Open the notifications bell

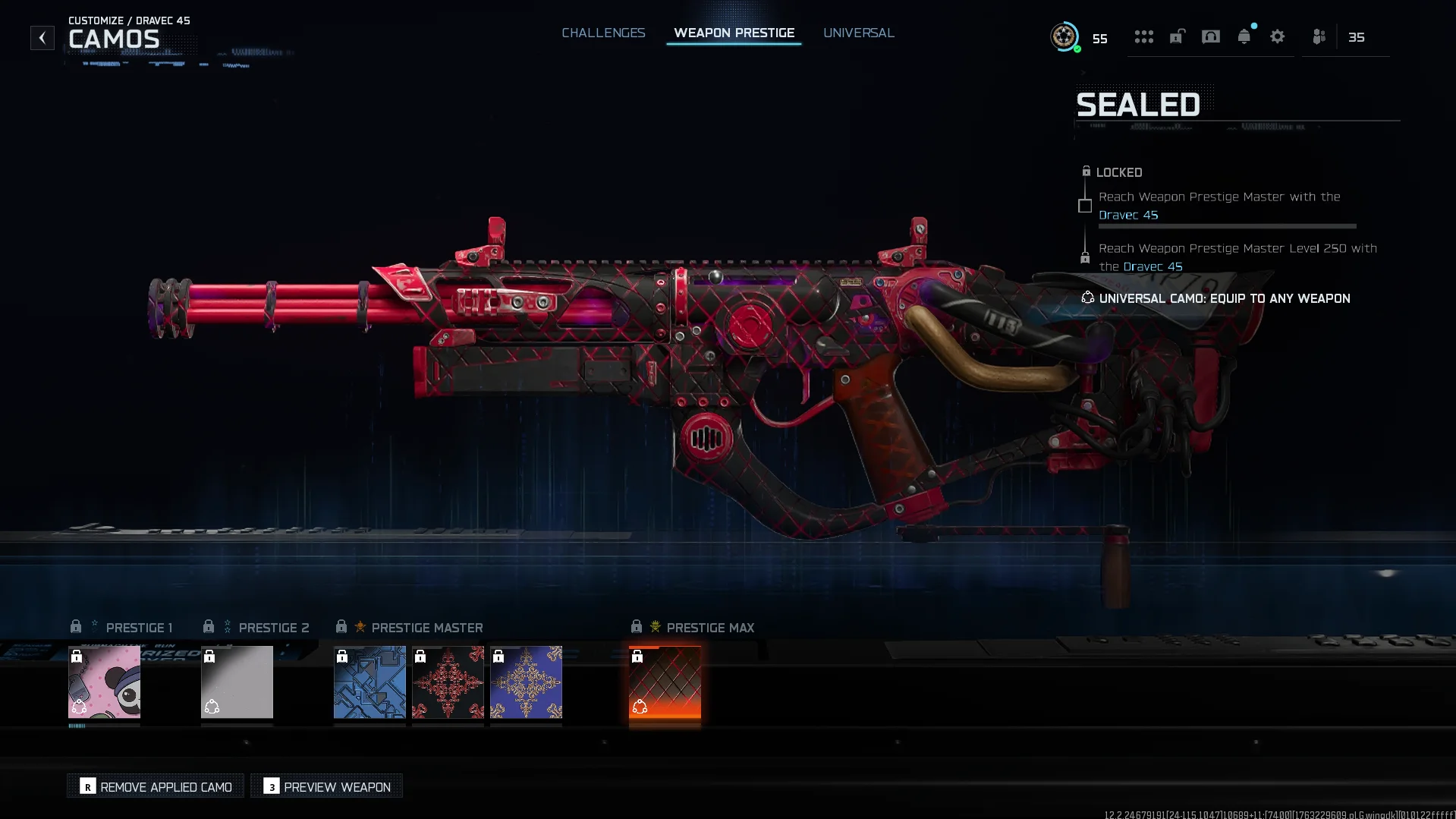coord(1244,36)
